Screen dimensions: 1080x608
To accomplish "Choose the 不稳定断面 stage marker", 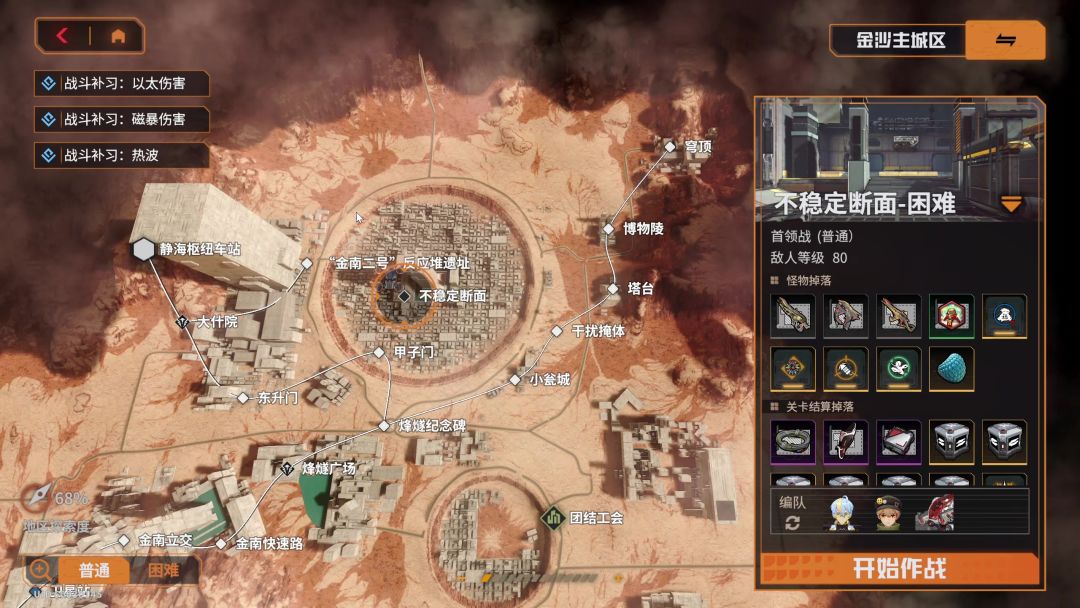I will tap(404, 296).
